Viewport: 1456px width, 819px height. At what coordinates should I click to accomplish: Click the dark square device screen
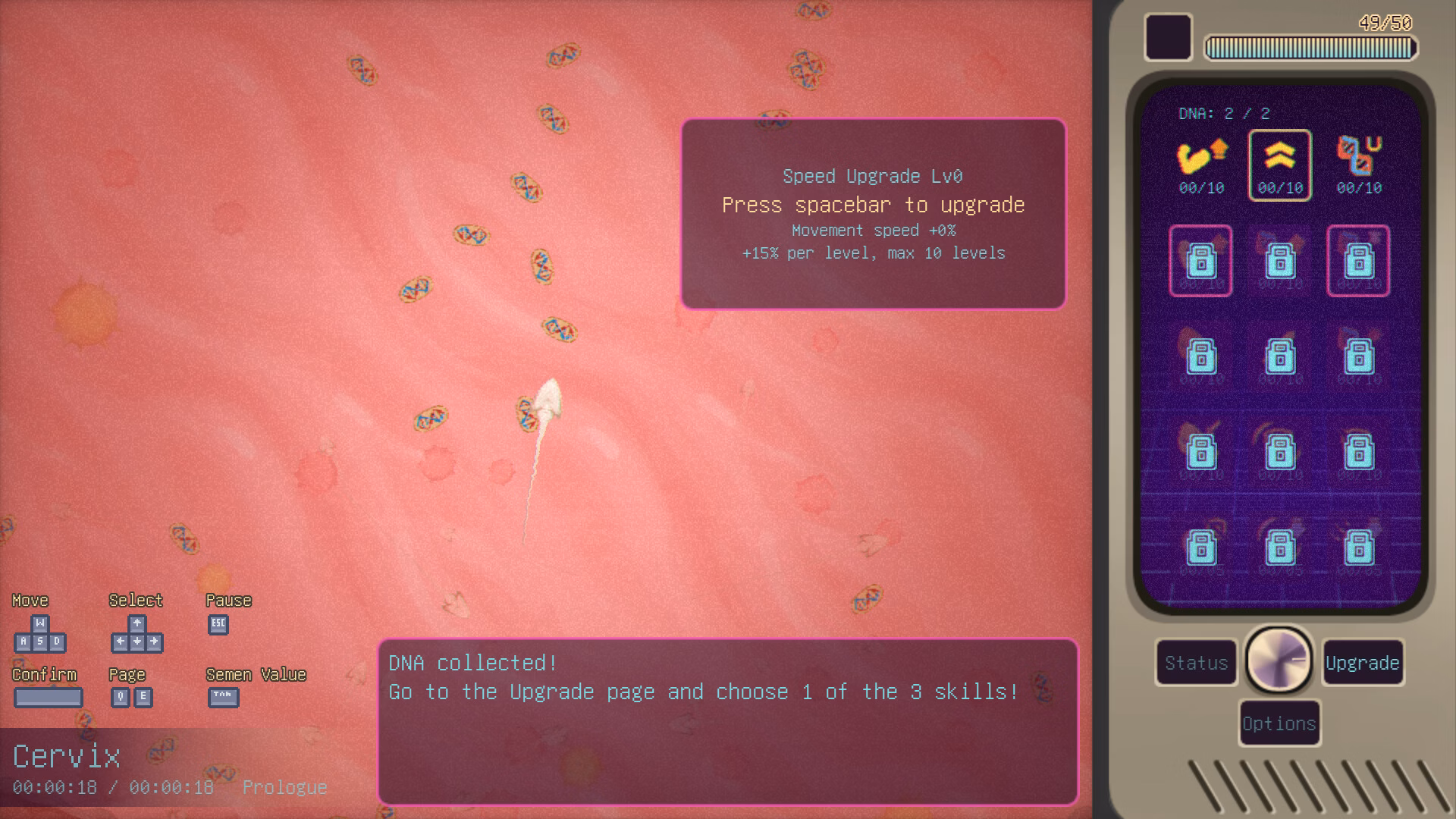click(1168, 36)
